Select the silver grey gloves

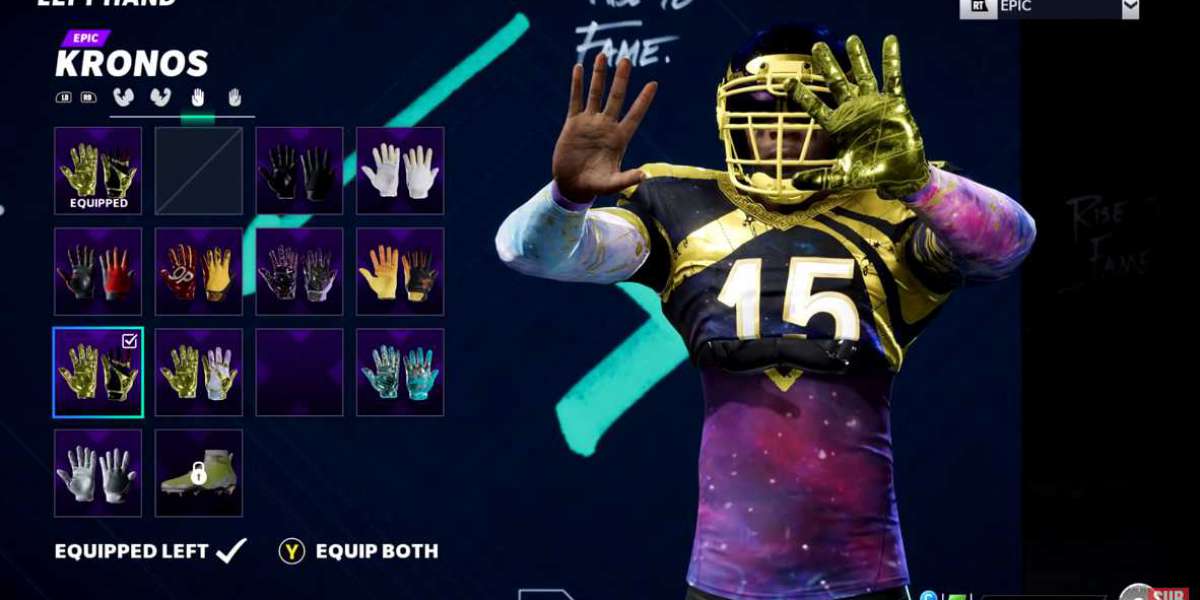click(98, 473)
